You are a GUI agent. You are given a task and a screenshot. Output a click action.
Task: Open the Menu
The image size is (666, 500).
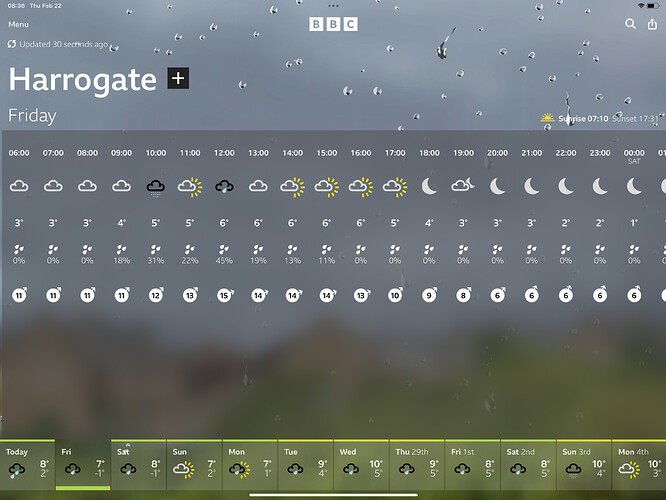click(x=18, y=24)
